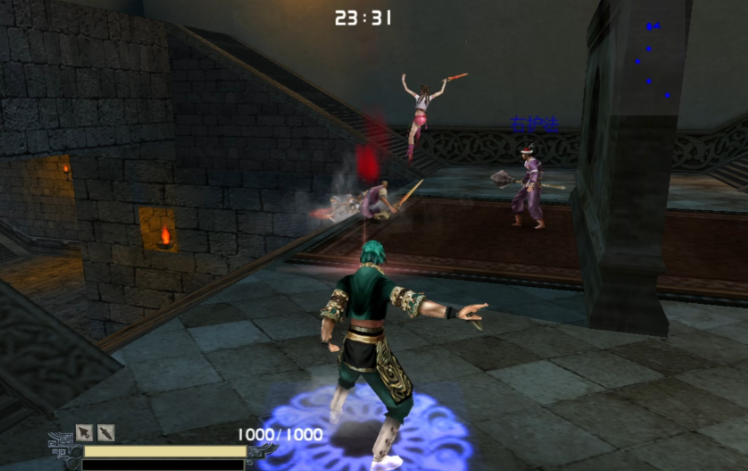Select the dart weapon icon
Image resolution: width=748 pixels, height=471 pixels.
pyautogui.click(x=85, y=433)
